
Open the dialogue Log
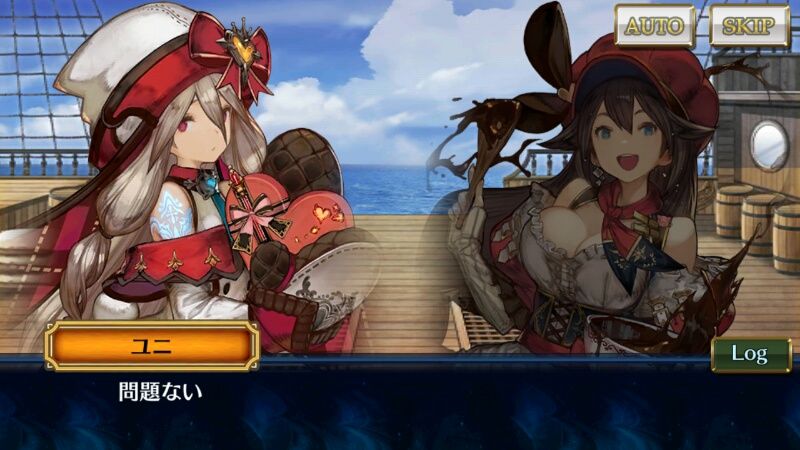point(750,354)
